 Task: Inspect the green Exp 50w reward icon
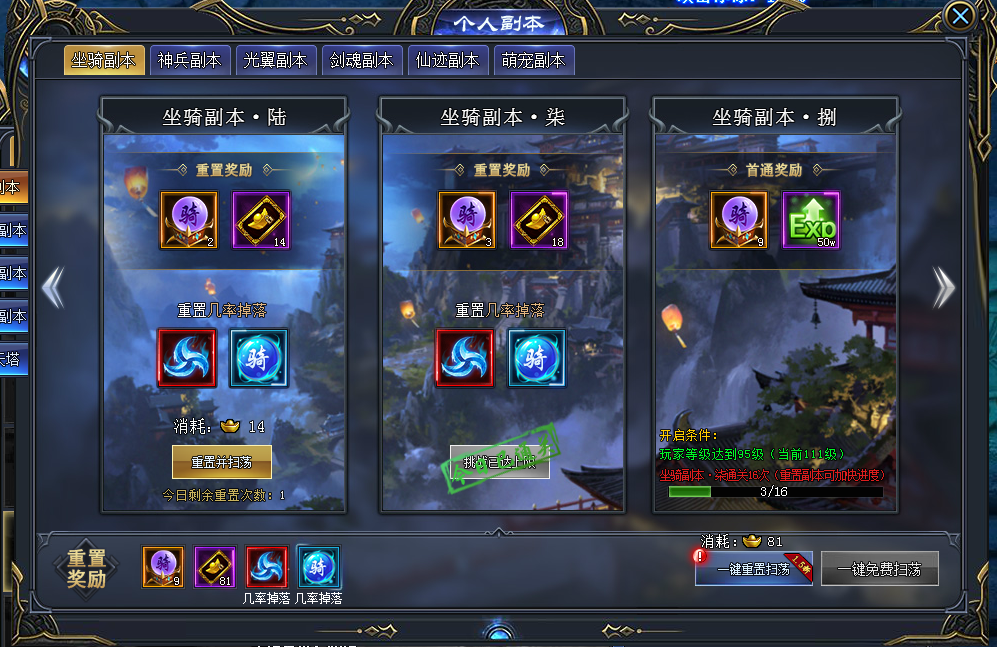tap(811, 220)
